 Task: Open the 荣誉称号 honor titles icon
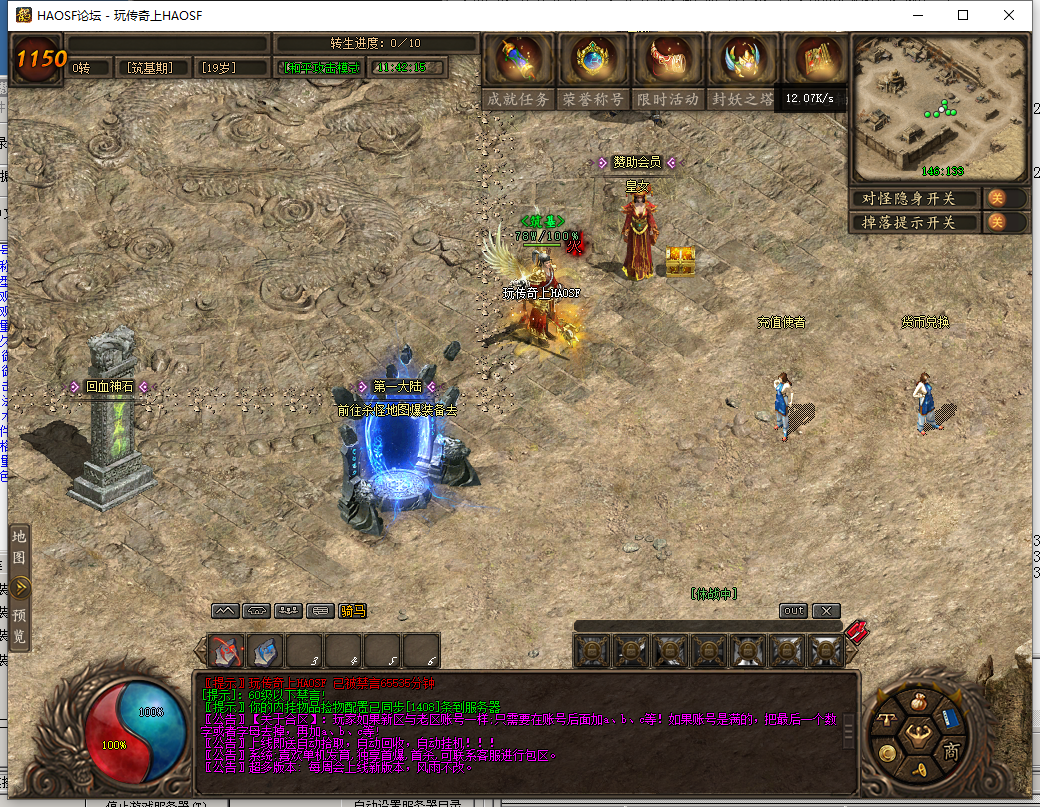[593, 59]
